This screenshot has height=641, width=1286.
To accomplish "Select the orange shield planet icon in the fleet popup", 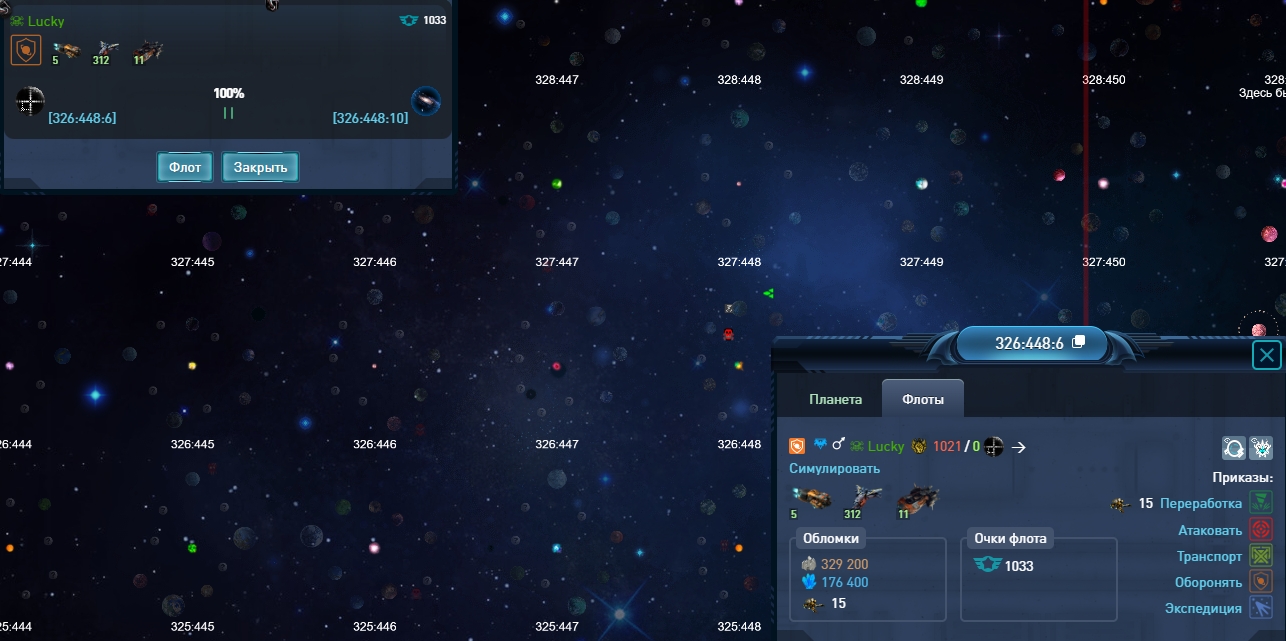I will click(26, 50).
